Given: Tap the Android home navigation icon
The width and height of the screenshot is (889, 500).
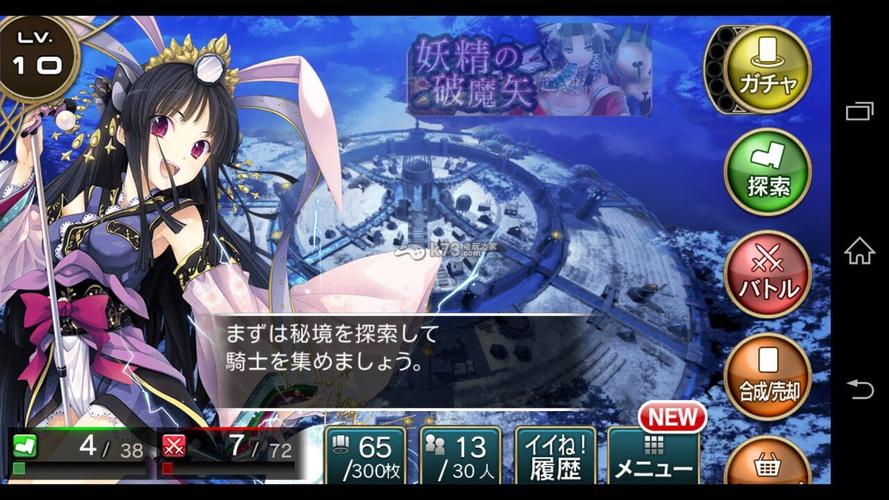Looking at the screenshot, I should coord(860,251).
